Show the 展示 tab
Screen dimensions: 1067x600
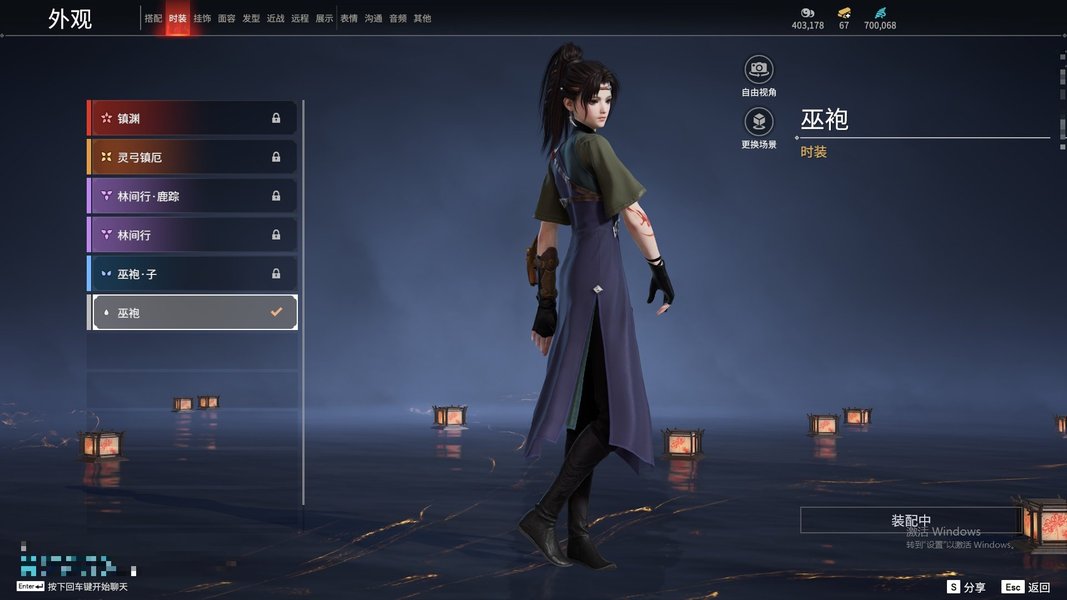pos(324,18)
